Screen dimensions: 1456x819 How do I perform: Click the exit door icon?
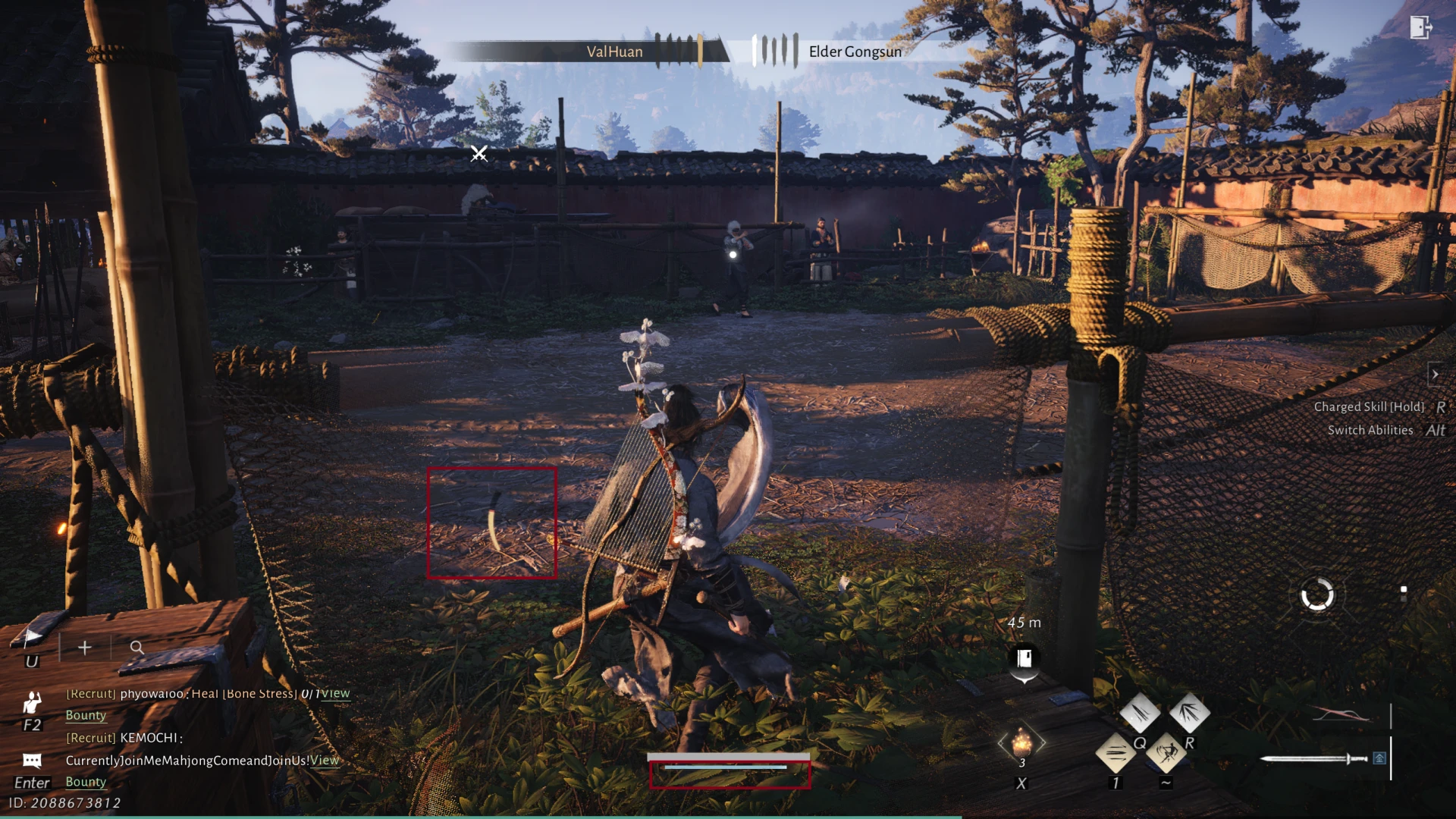pos(1420,28)
